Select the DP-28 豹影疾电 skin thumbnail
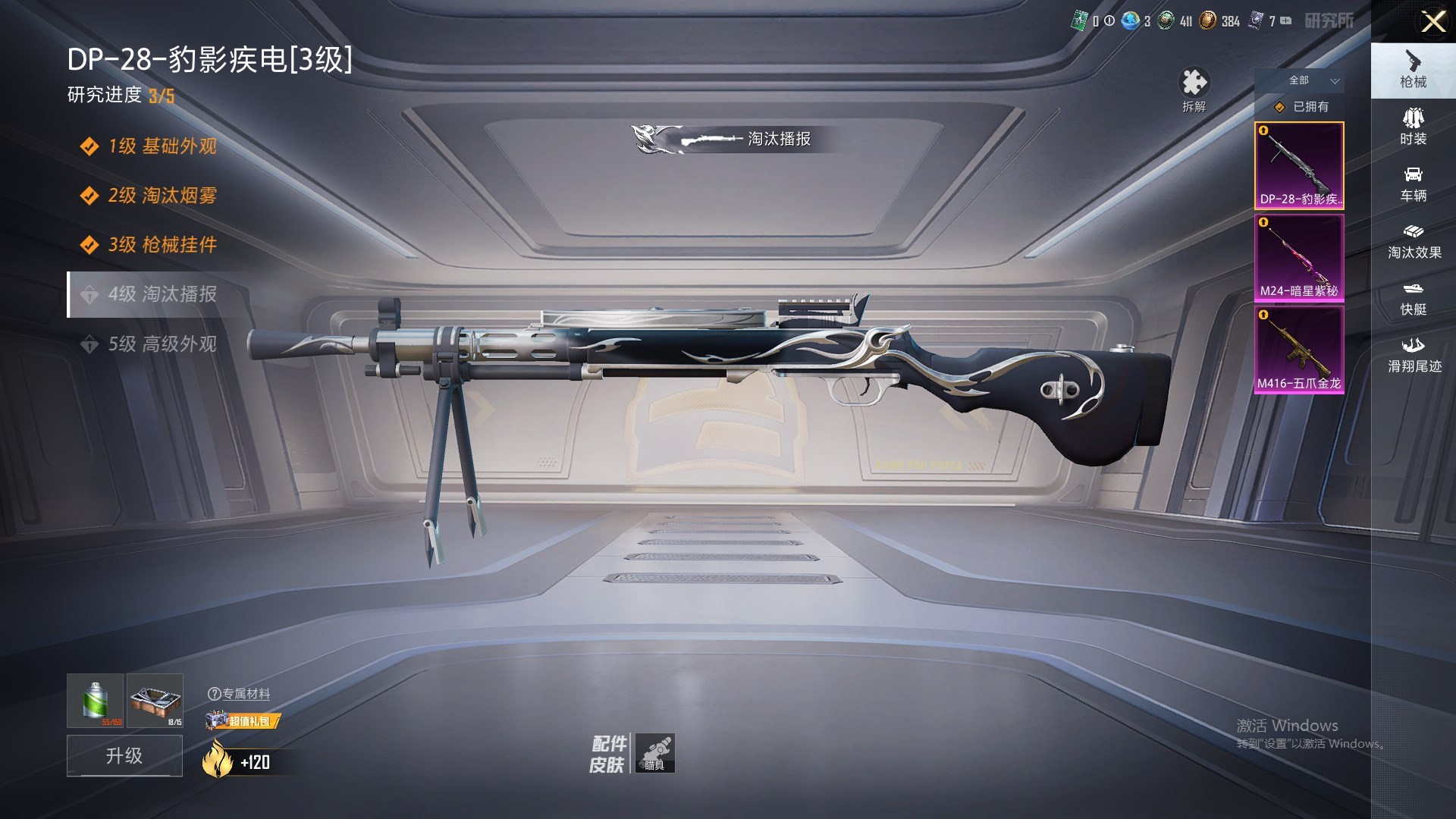This screenshot has height=819, width=1456. 1299,165
